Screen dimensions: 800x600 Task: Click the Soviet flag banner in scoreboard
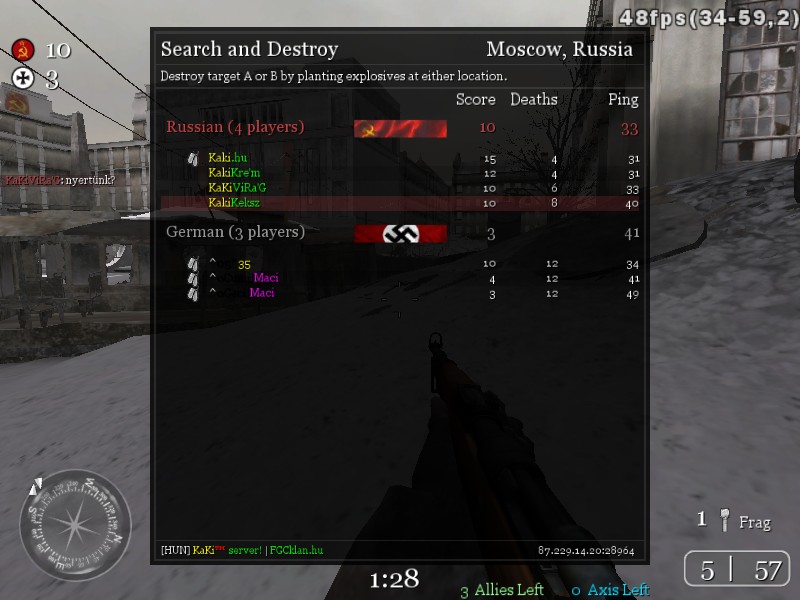(x=400, y=128)
